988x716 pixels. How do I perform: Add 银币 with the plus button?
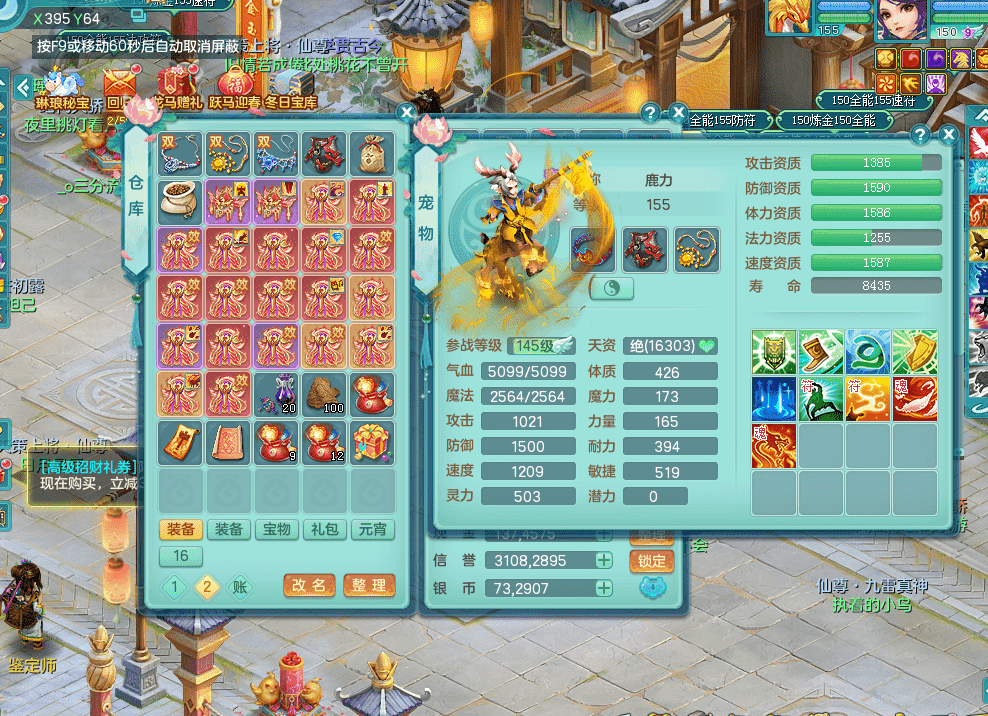click(x=604, y=588)
